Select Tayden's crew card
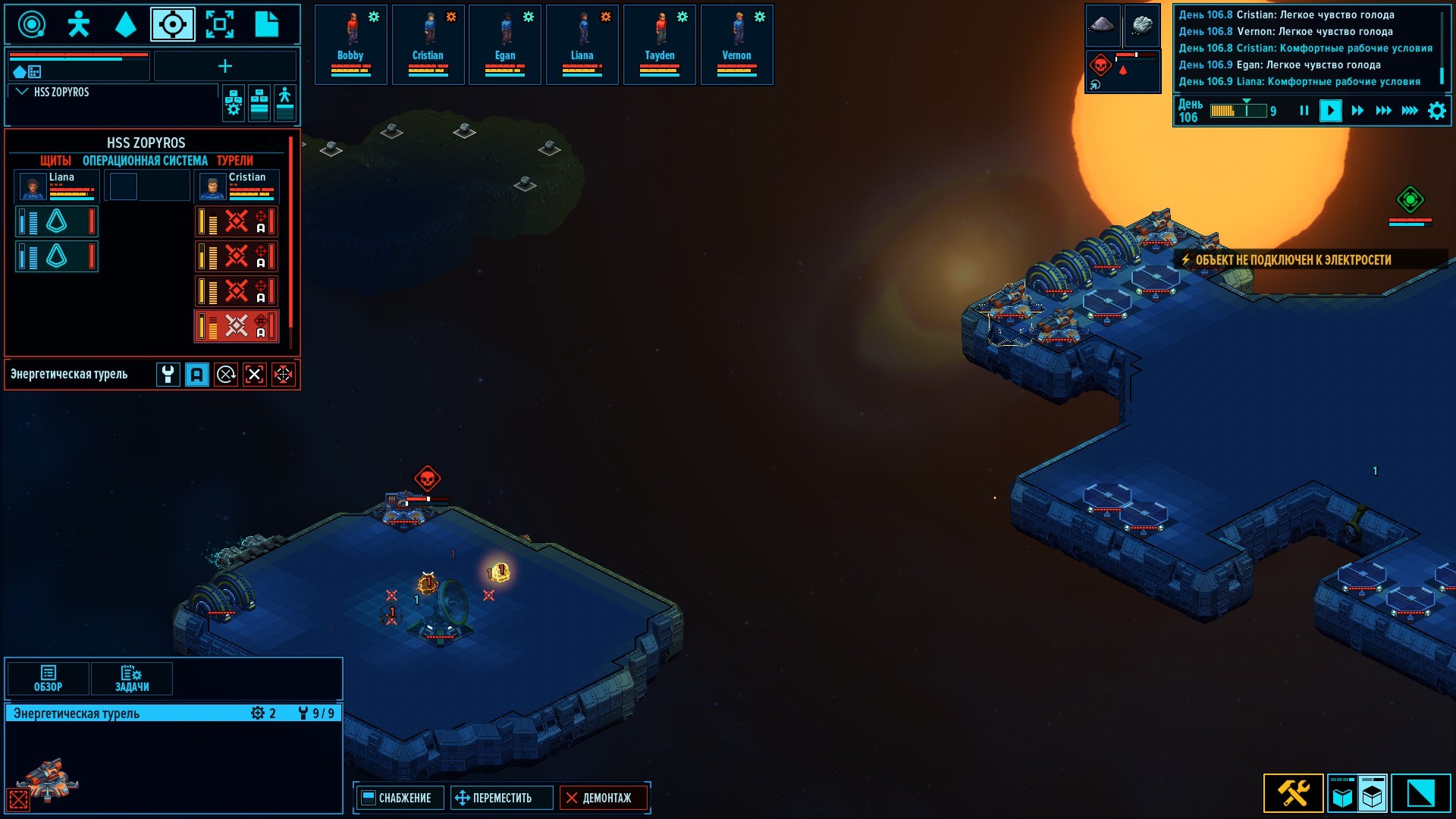Viewport: 1456px width, 819px height. point(660,43)
